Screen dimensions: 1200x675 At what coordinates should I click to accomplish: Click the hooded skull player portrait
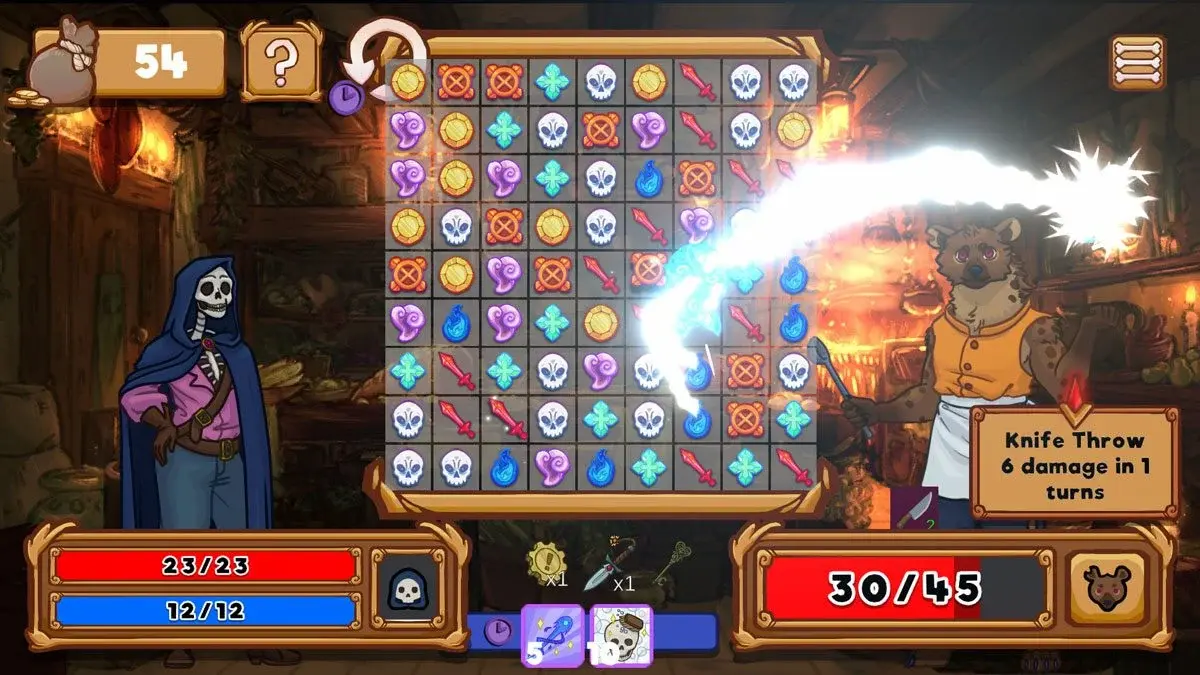click(x=407, y=588)
